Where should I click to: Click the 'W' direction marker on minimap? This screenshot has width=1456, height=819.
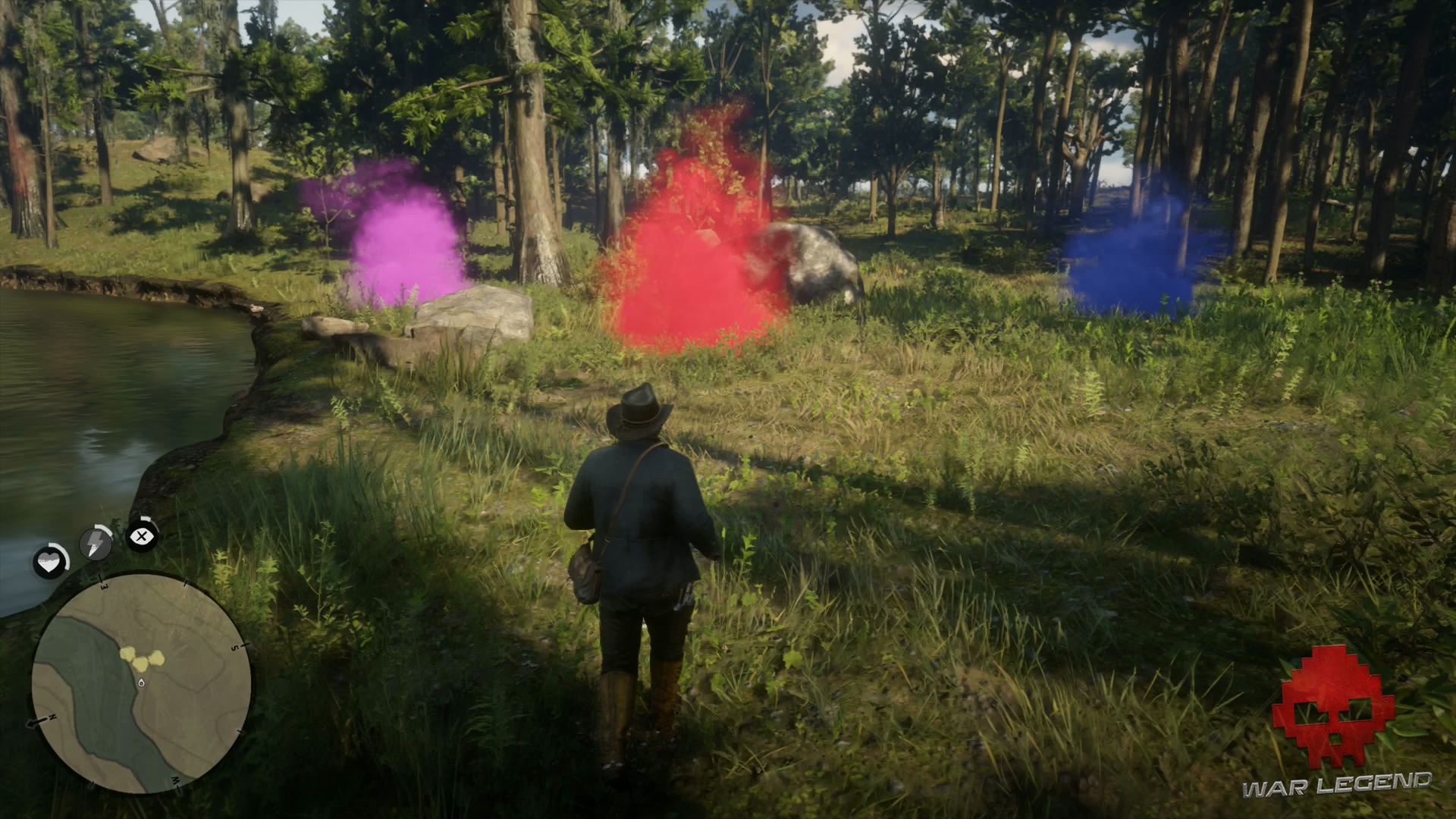click(176, 780)
